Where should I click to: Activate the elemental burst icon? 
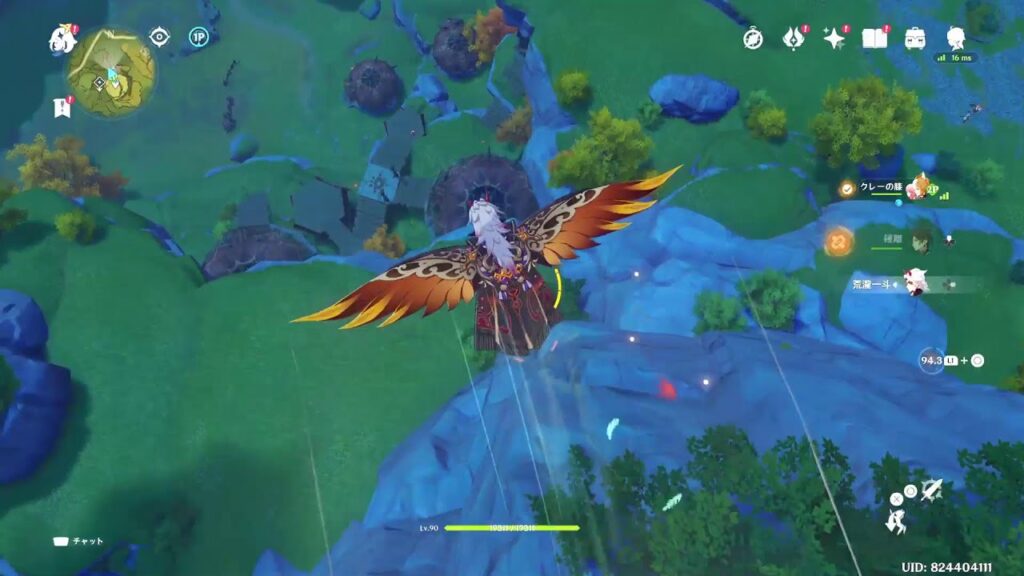pos(932,489)
